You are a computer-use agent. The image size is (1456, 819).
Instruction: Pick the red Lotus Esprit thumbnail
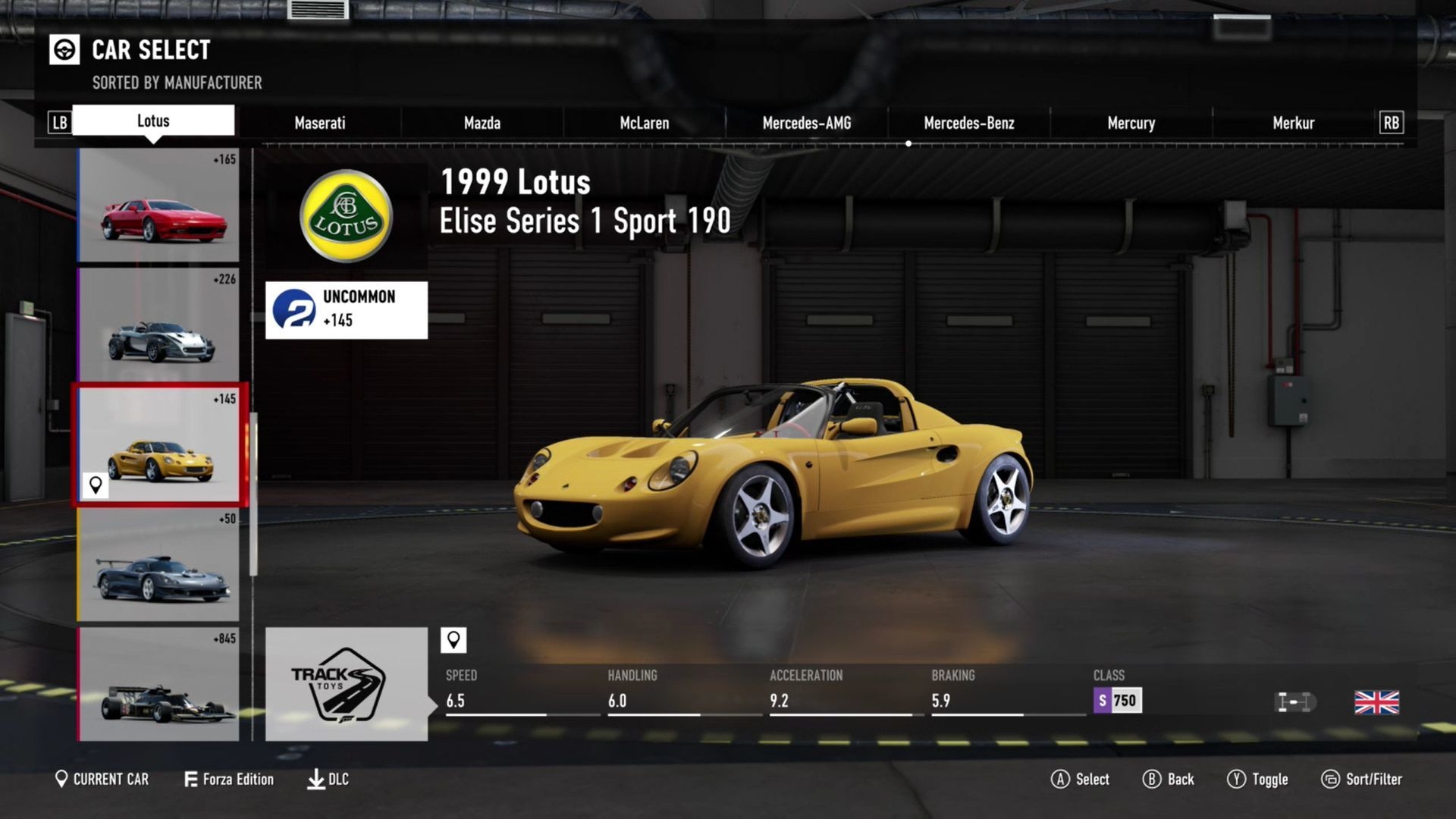coord(158,206)
